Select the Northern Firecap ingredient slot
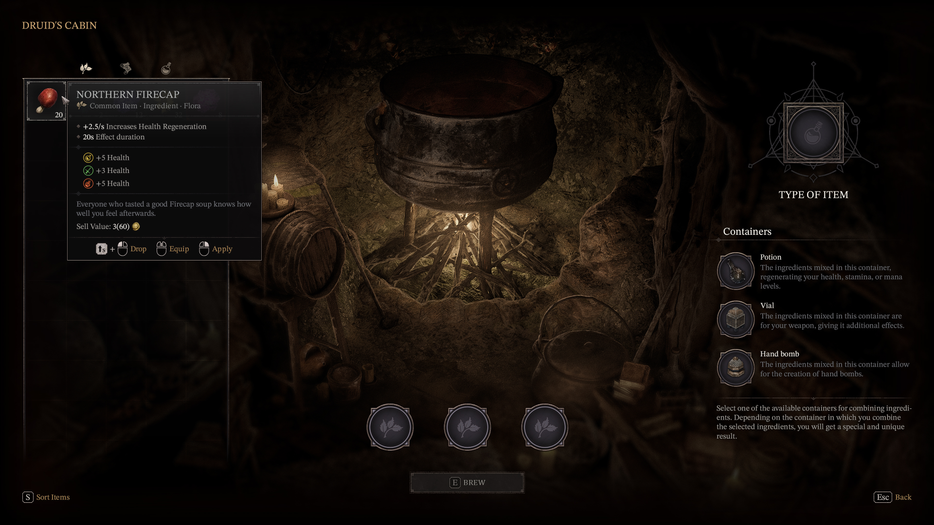934x525 pixels. [x=46, y=101]
